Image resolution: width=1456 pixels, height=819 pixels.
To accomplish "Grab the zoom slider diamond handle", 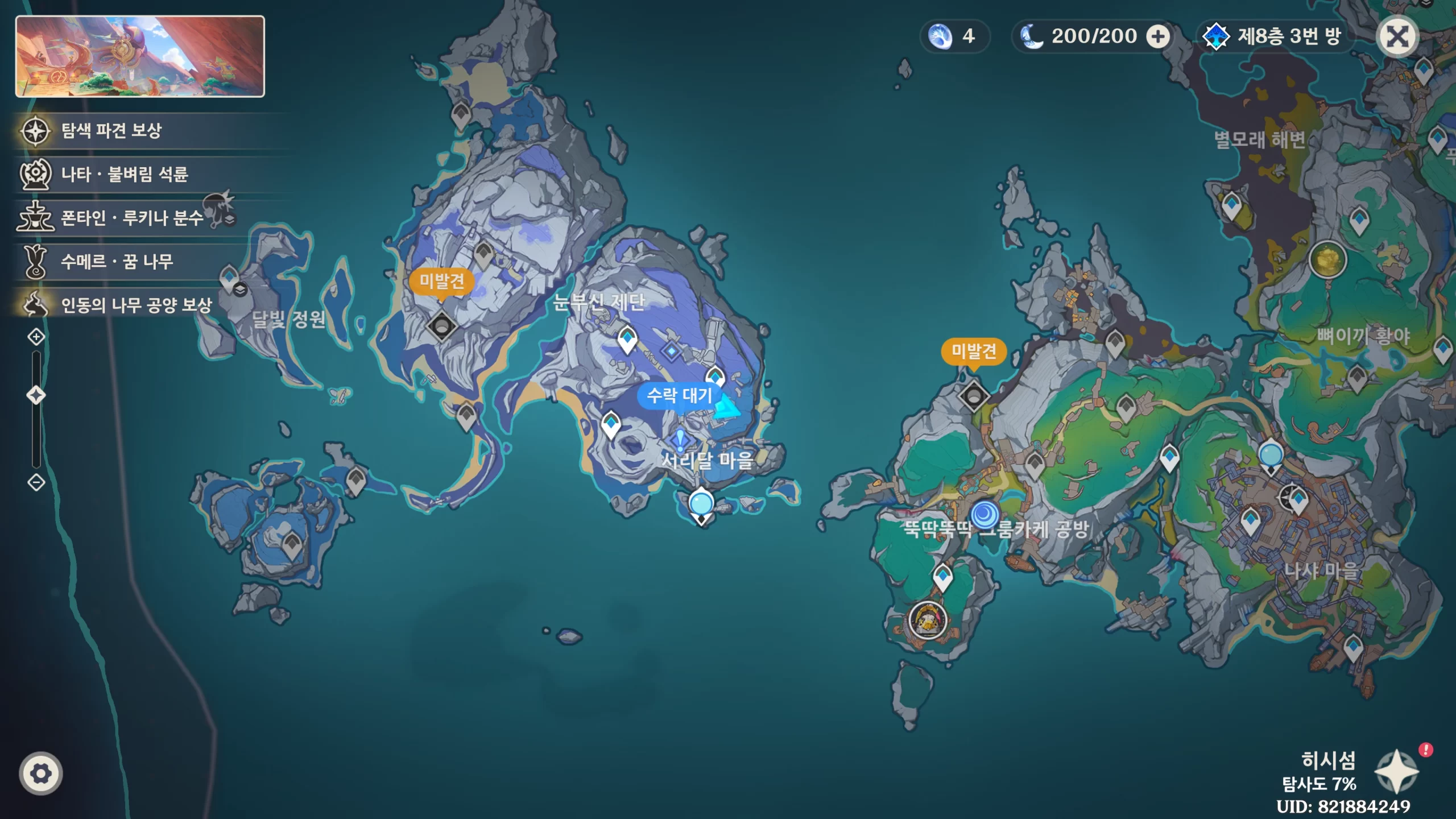I will (x=36, y=395).
